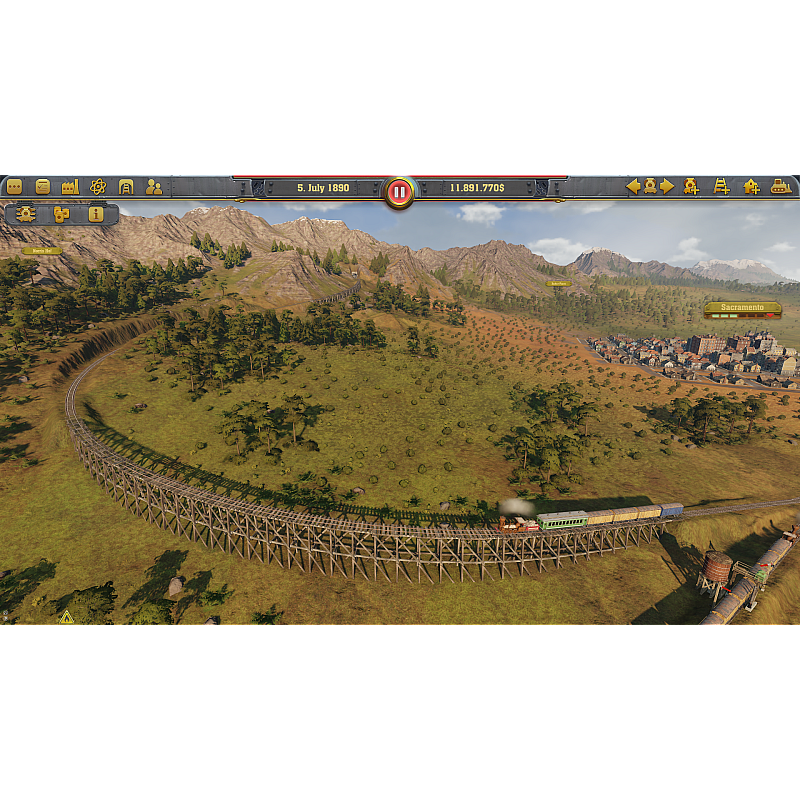Jump to the previous train

[632, 186]
